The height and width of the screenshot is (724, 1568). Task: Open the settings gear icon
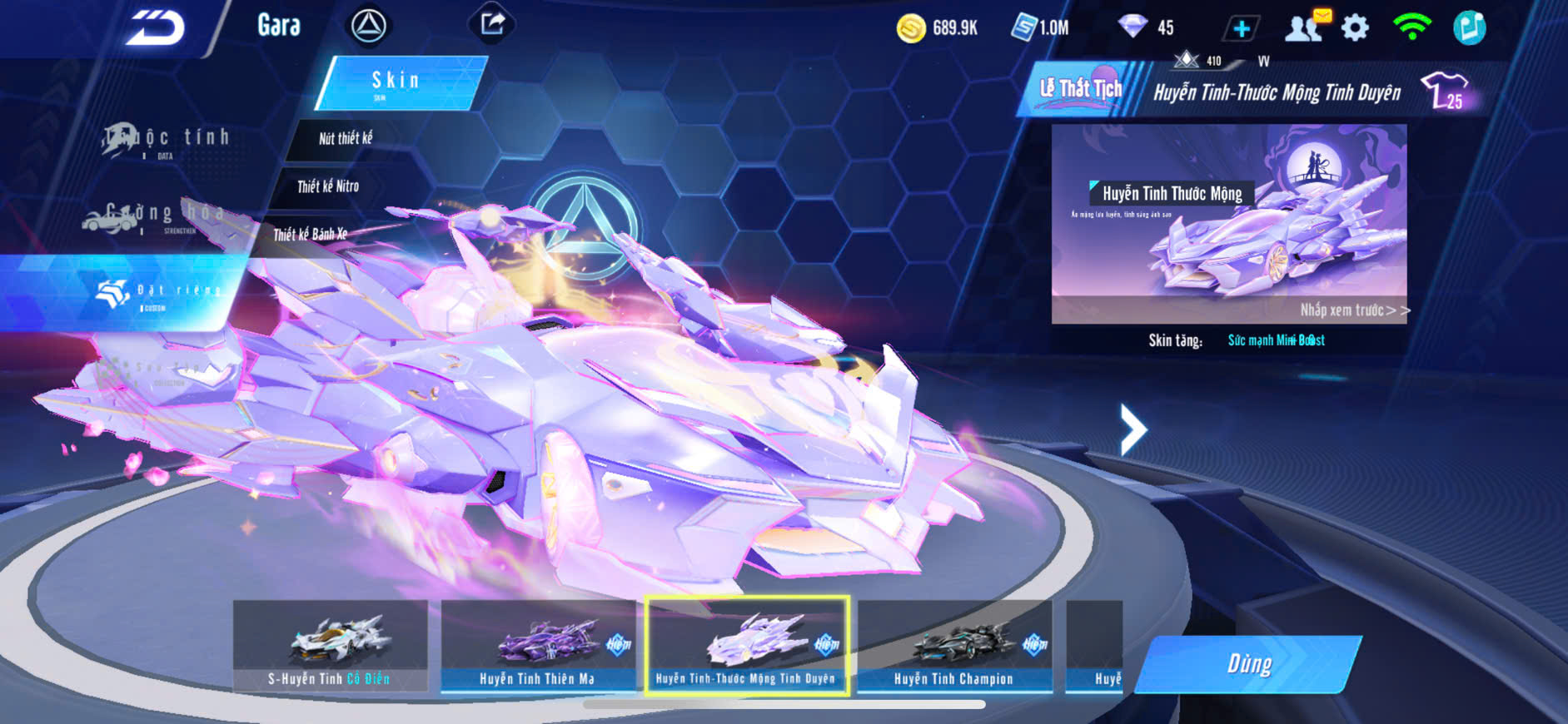click(x=1355, y=28)
